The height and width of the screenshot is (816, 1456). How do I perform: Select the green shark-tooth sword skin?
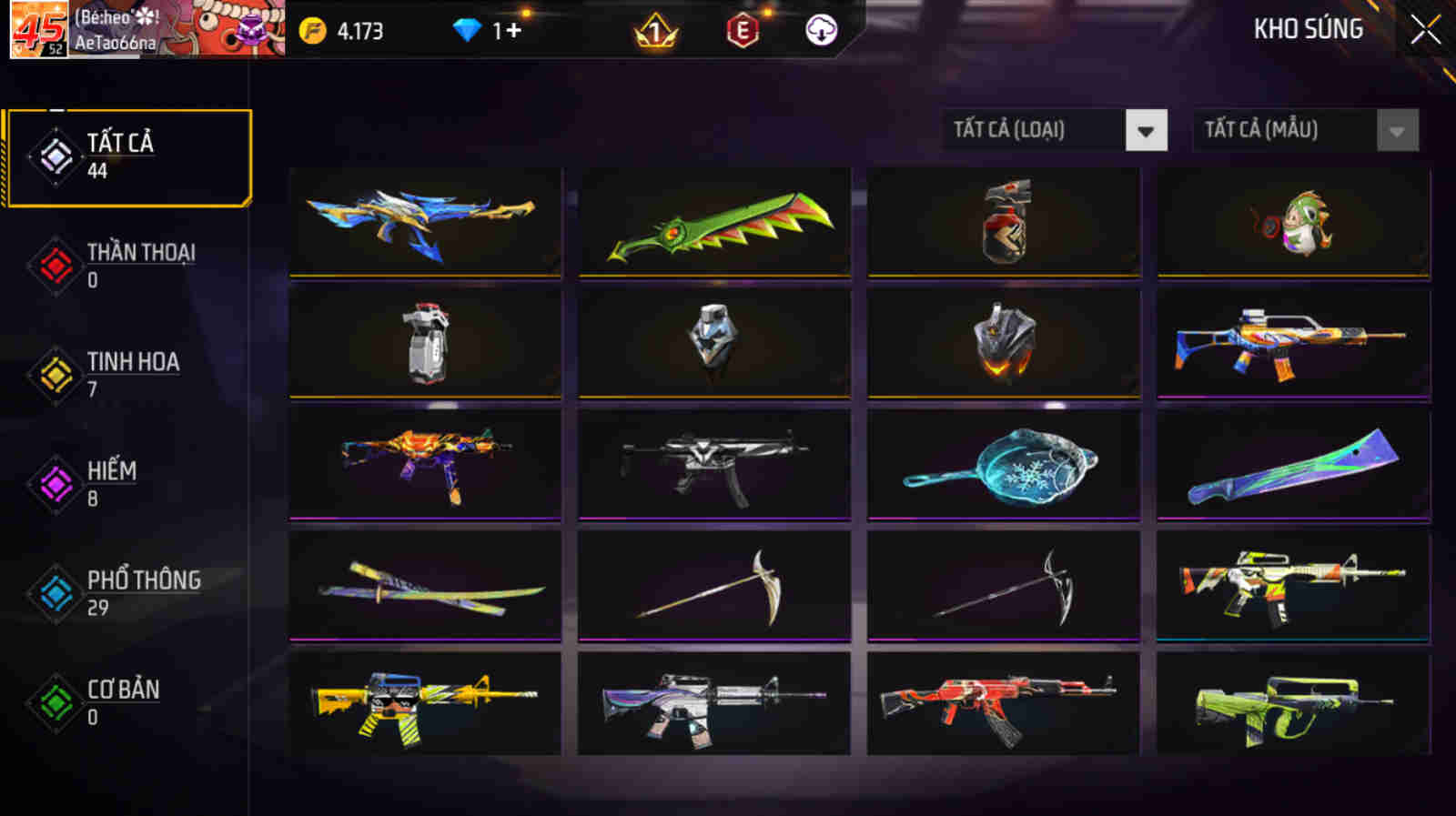pyautogui.click(x=715, y=222)
